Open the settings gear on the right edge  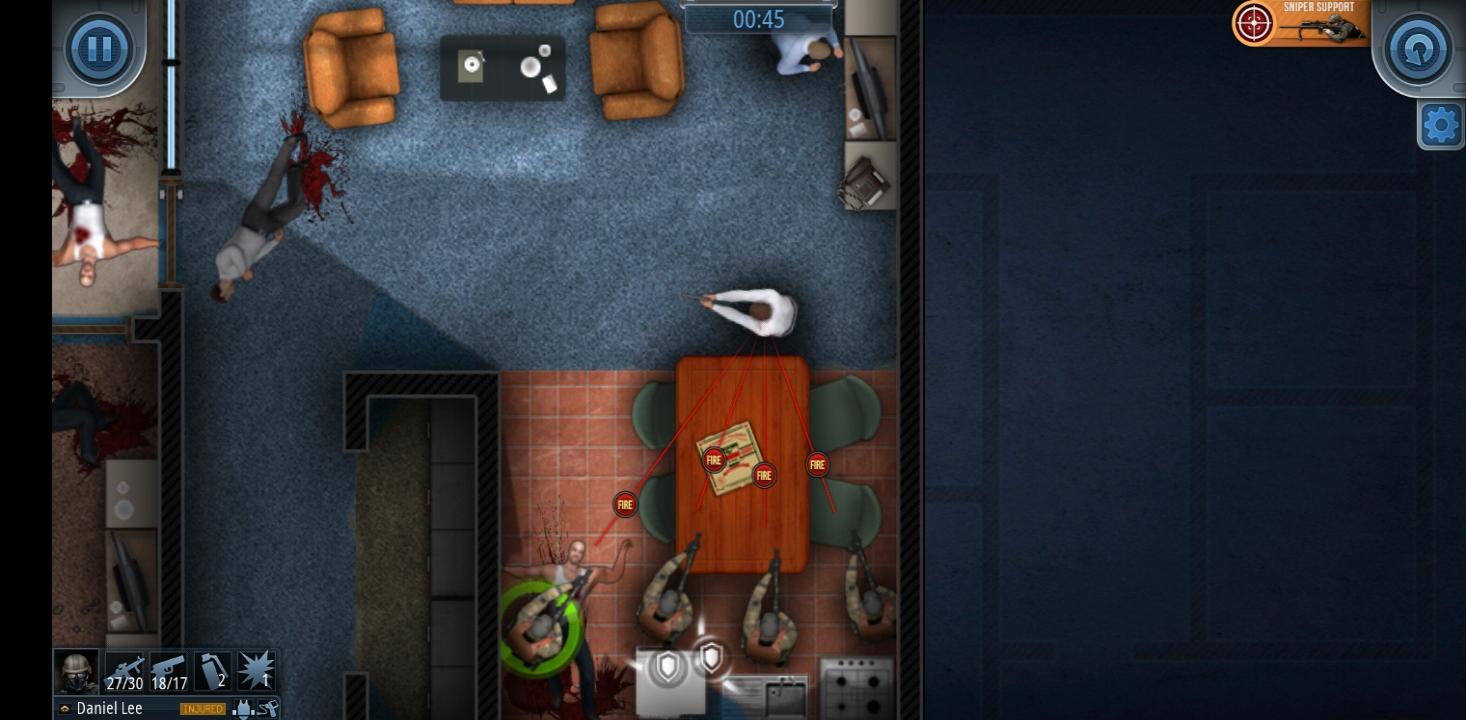point(1440,124)
